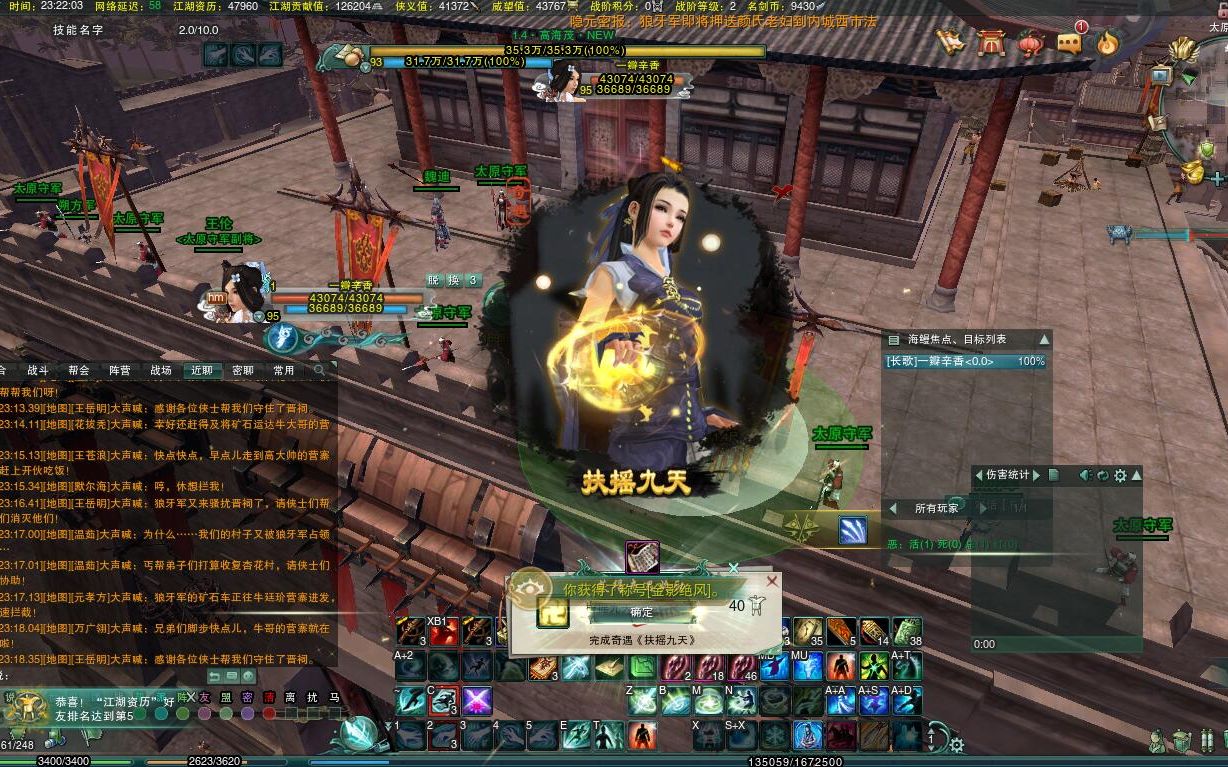The image size is (1228, 767).
Task: Activate the purple crossed-swords skill
Action: [x=476, y=700]
